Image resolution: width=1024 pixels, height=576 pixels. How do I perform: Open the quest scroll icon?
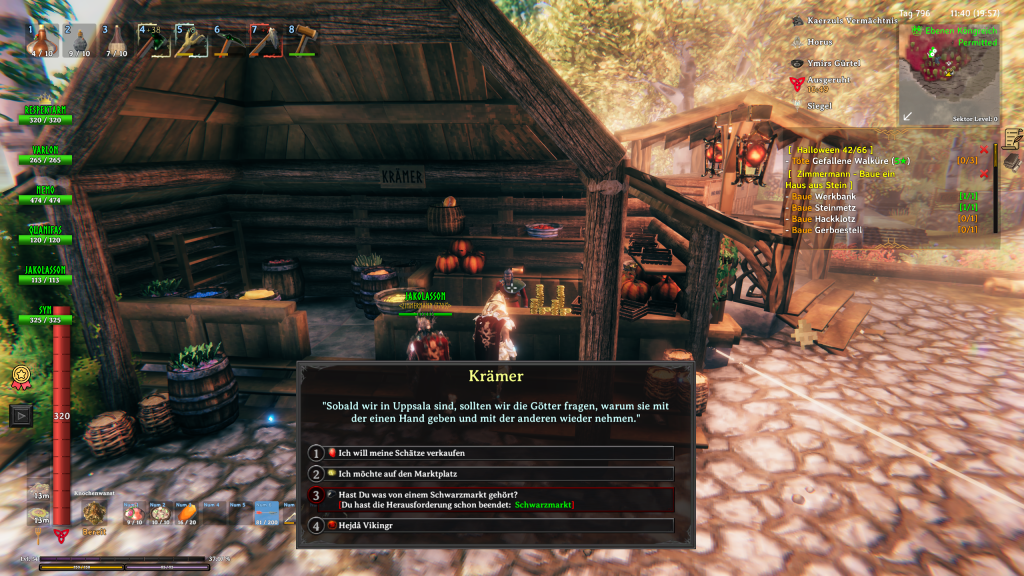point(1012,138)
